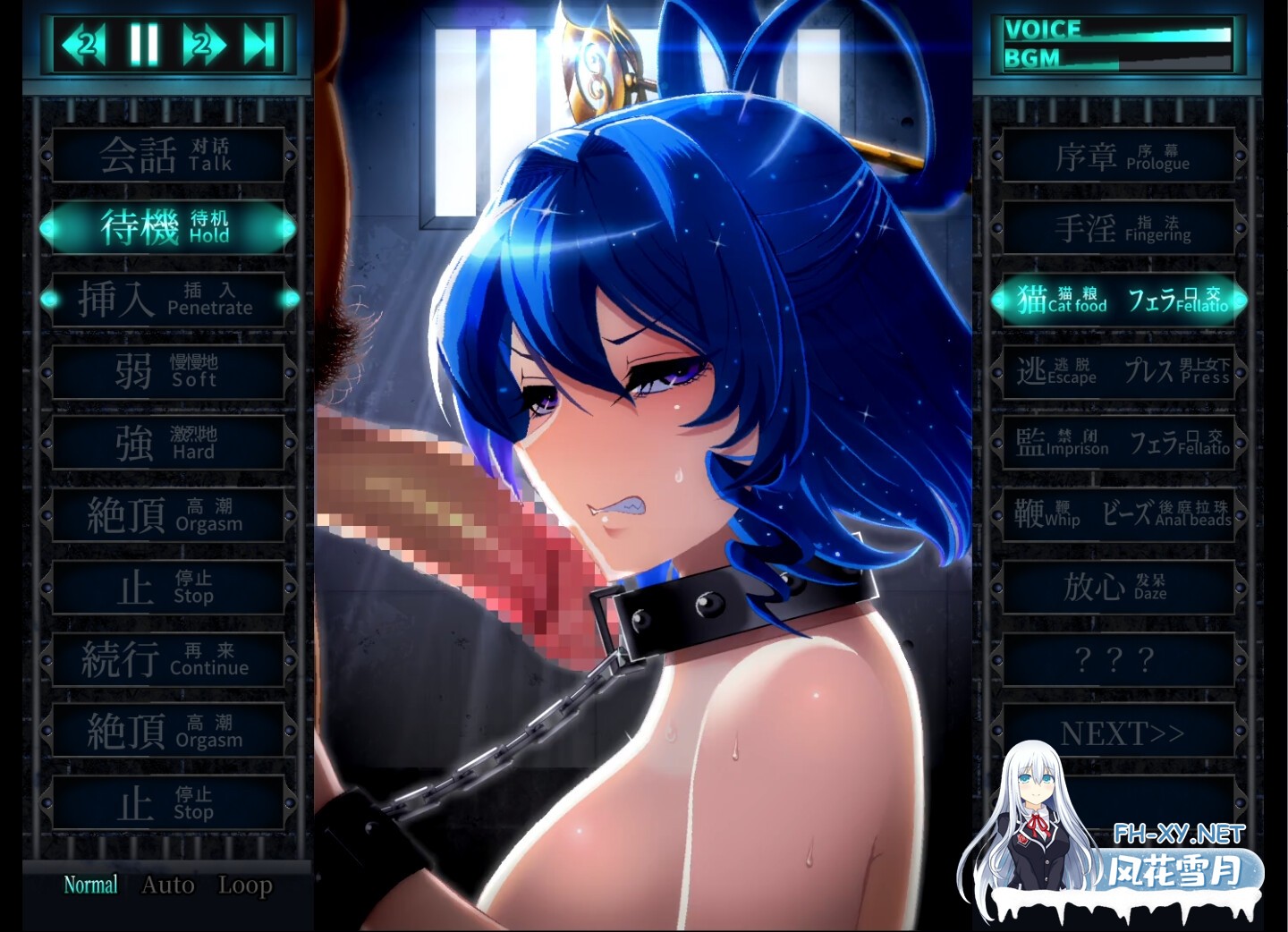Trigger the 絶頂 Orgasm action

(x=168, y=514)
